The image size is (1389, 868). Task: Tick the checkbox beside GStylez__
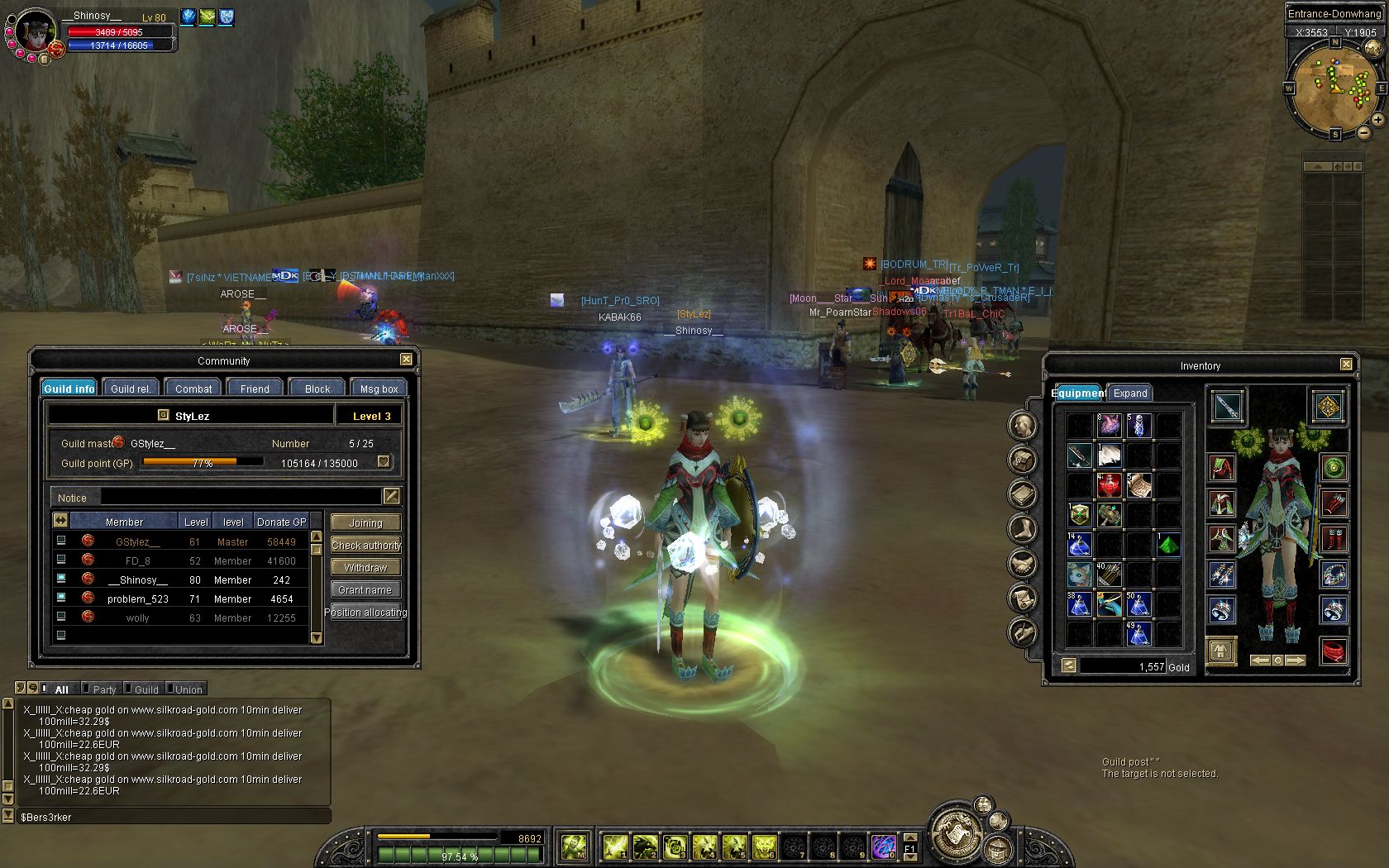click(x=61, y=541)
